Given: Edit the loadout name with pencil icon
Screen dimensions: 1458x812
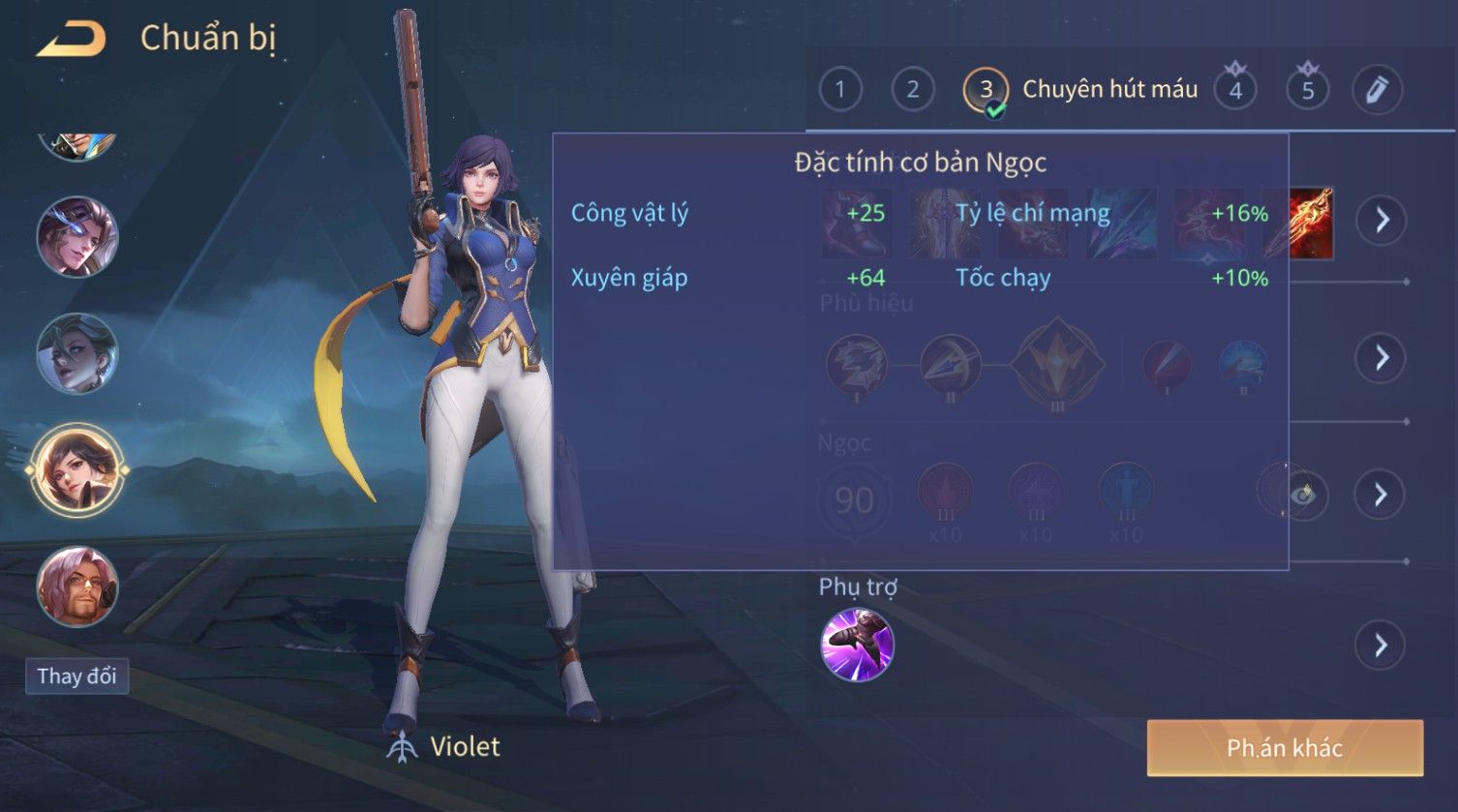Looking at the screenshot, I should tap(1377, 90).
